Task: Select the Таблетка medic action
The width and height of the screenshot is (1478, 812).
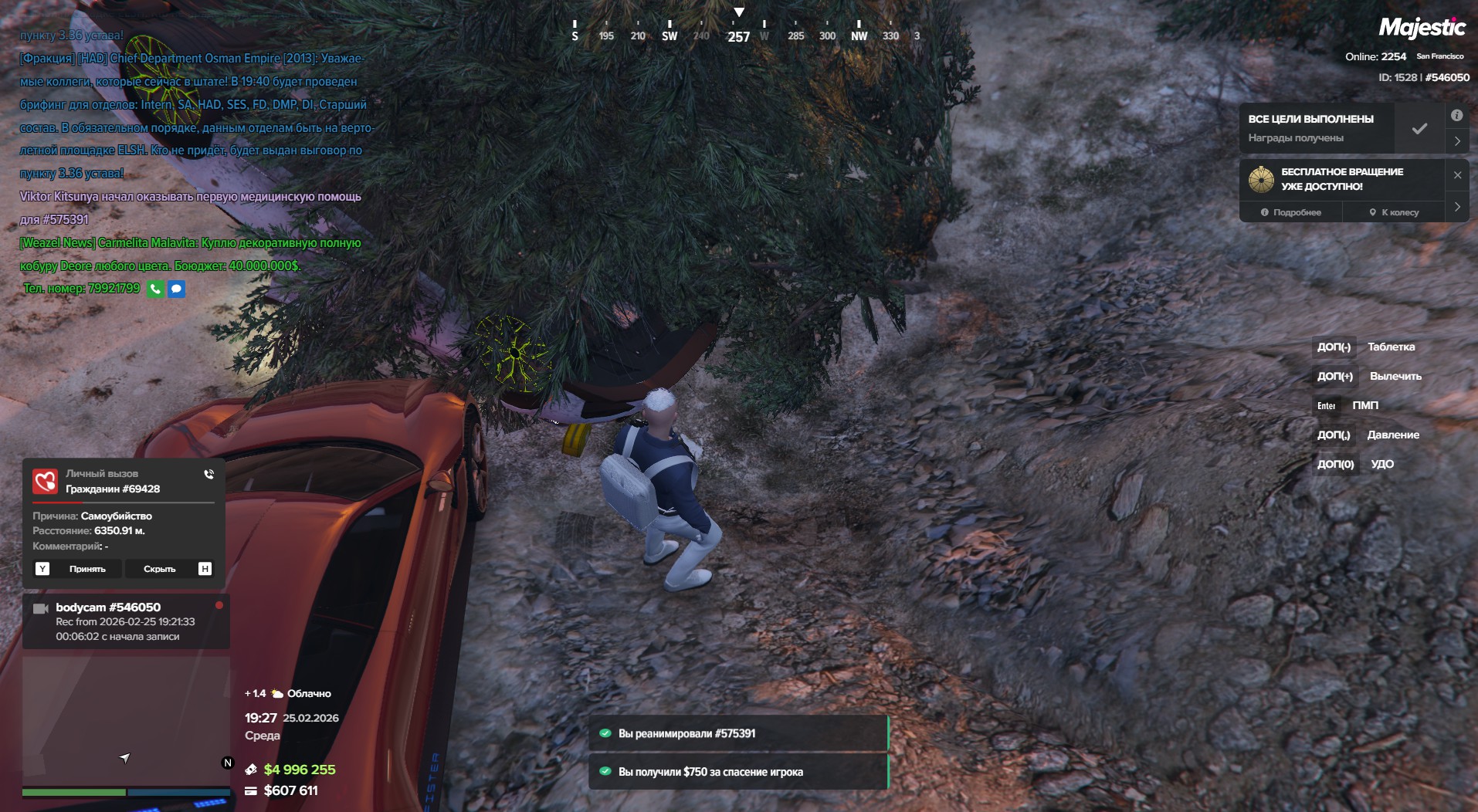Action: [1391, 347]
